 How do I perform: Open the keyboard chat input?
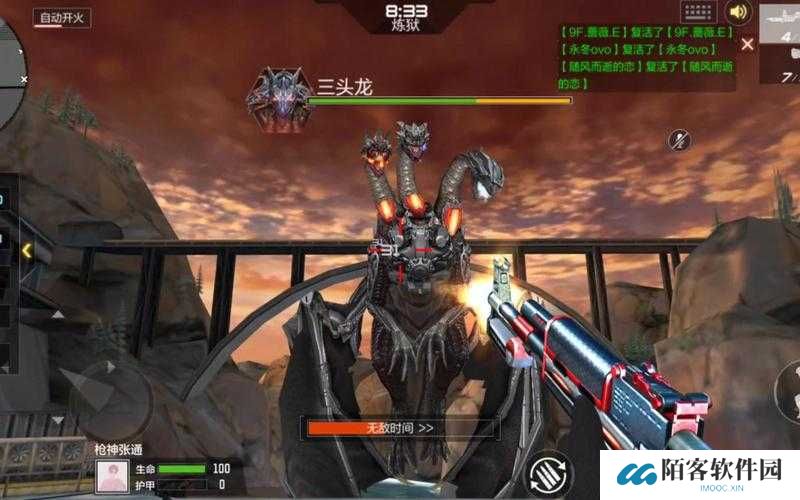(x=699, y=12)
